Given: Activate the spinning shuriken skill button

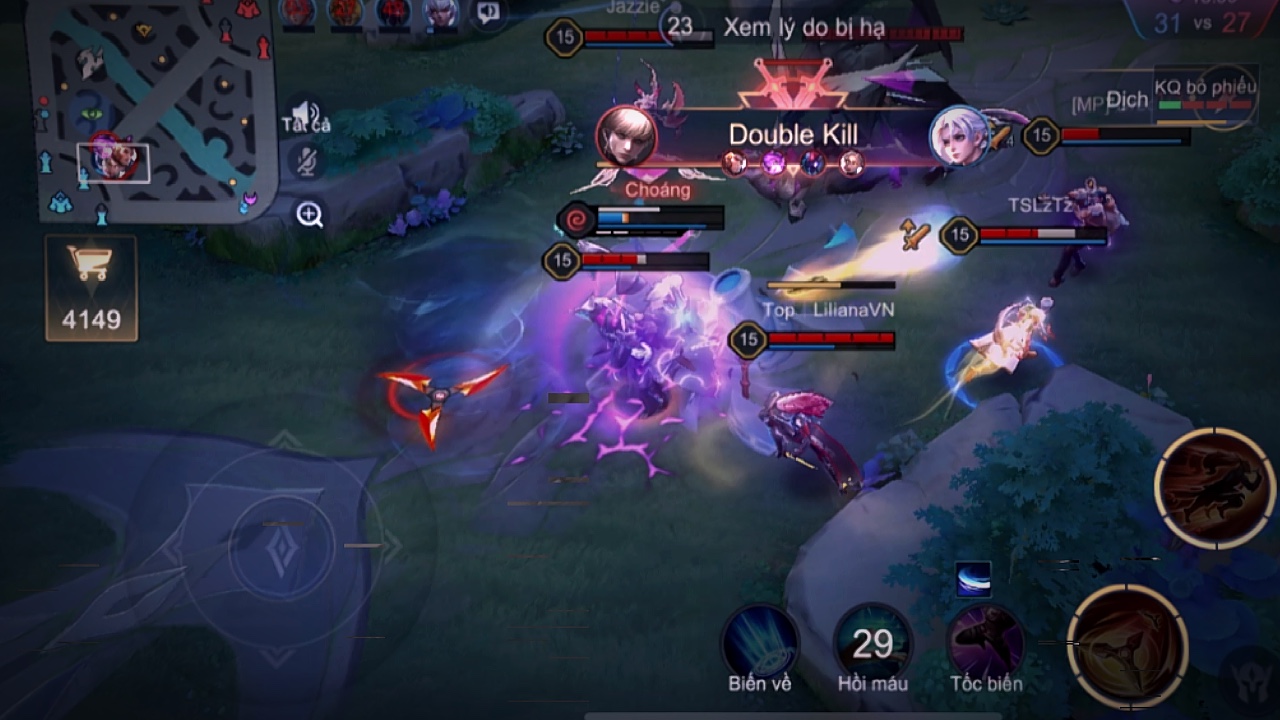Looking at the screenshot, I should pos(1128,645).
